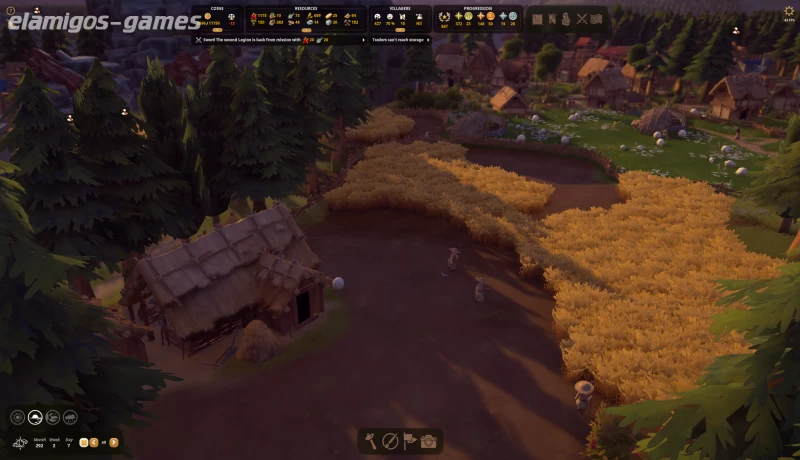Increase game speed with right arrow
800x460 pixels.
pyautogui.click(x=114, y=442)
